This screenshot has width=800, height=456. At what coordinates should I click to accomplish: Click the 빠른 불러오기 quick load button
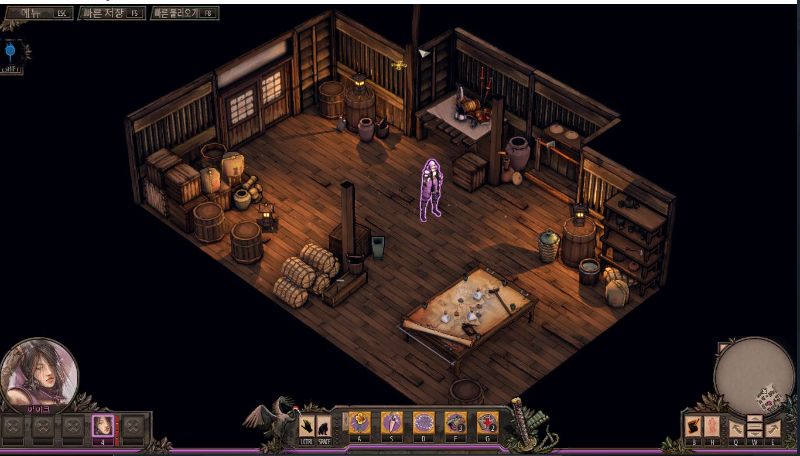tap(184, 13)
